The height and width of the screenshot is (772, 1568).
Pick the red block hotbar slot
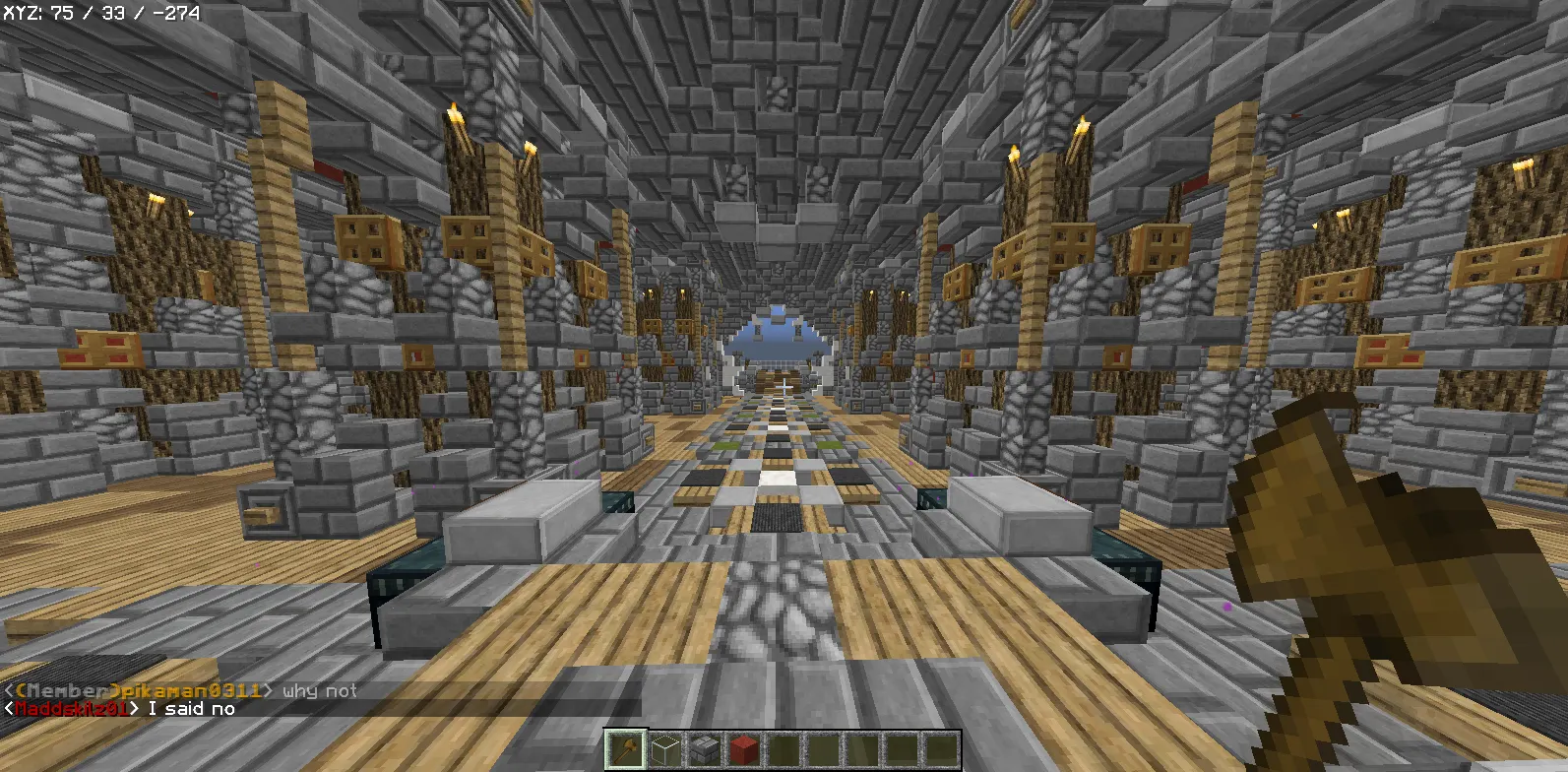(744, 749)
